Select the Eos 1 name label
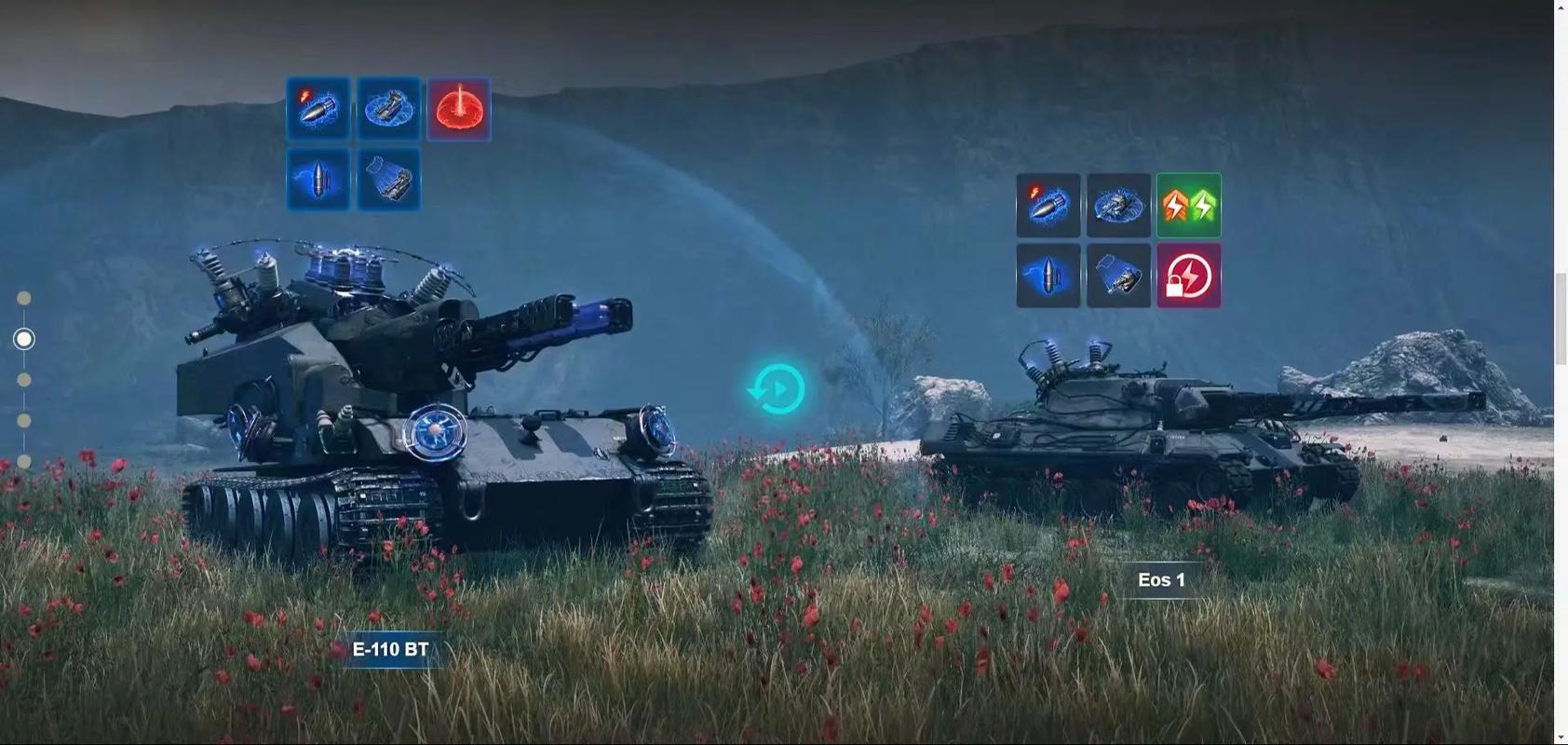Viewport: 1568px width, 745px height. (1161, 580)
